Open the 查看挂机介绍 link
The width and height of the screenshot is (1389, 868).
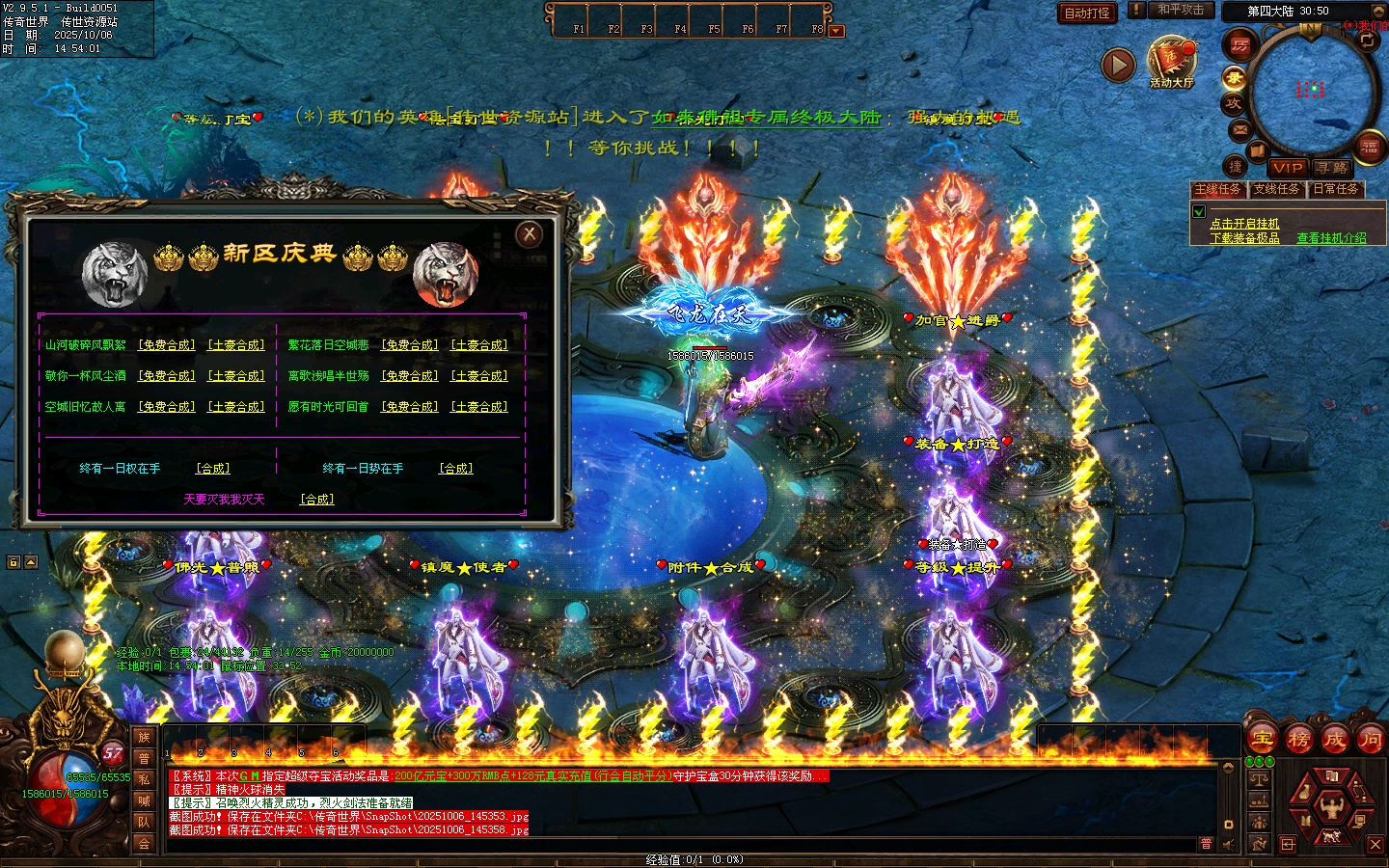click(x=1331, y=238)
